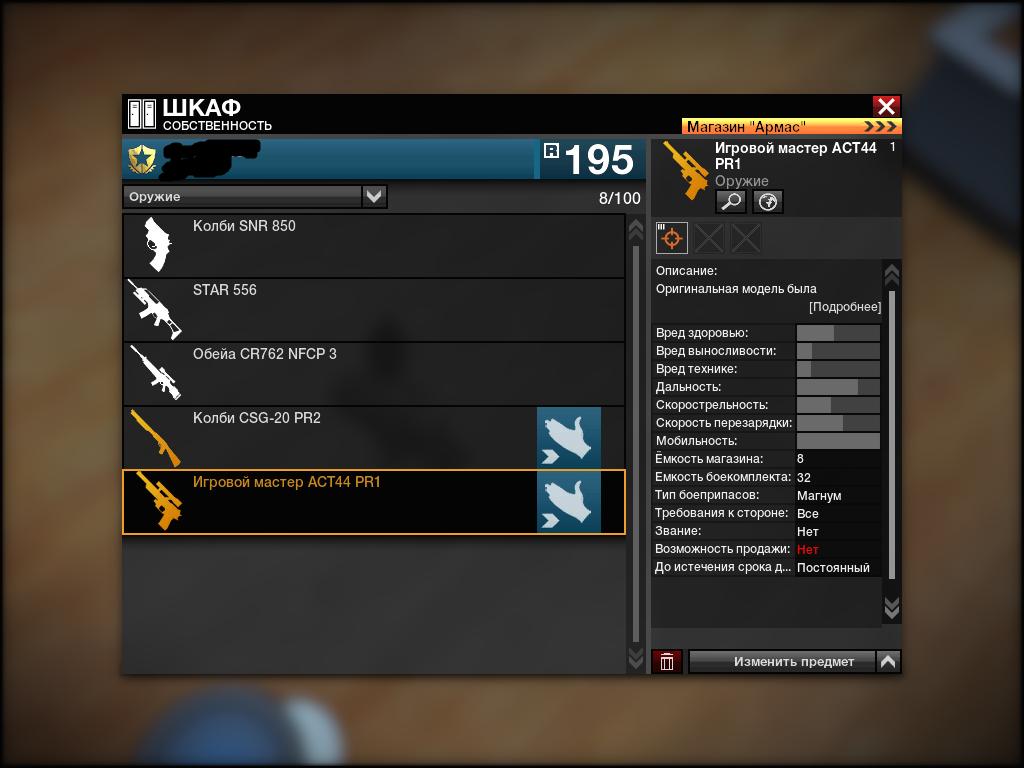The image size is (1024, 768).
Task: Click the hand icon on Игровой мастер ACT44 PR1
Action: (x=569, y=502)
